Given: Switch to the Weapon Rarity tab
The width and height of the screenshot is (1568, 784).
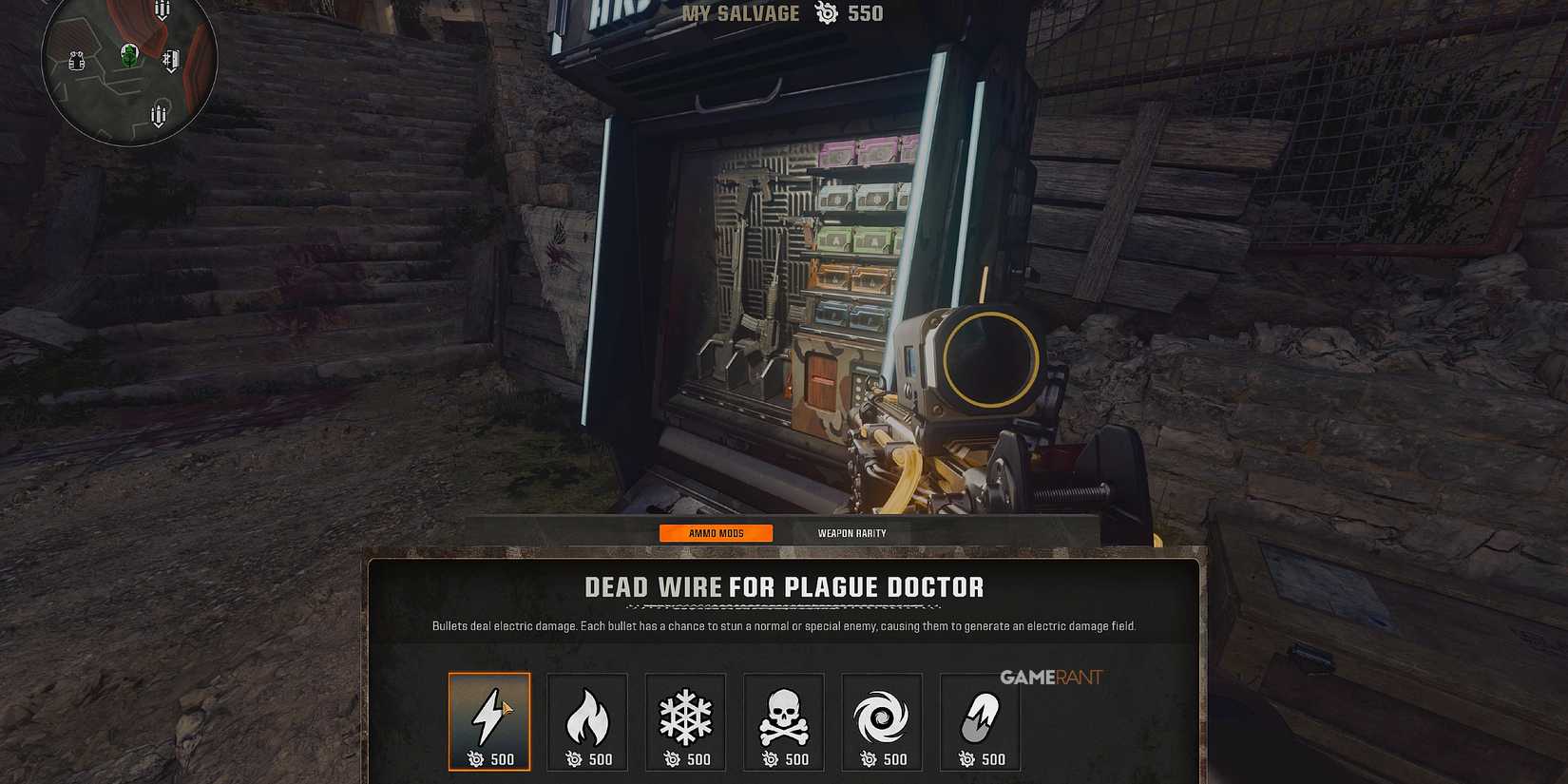Looking at the screenshot, I should pos(851,533).
